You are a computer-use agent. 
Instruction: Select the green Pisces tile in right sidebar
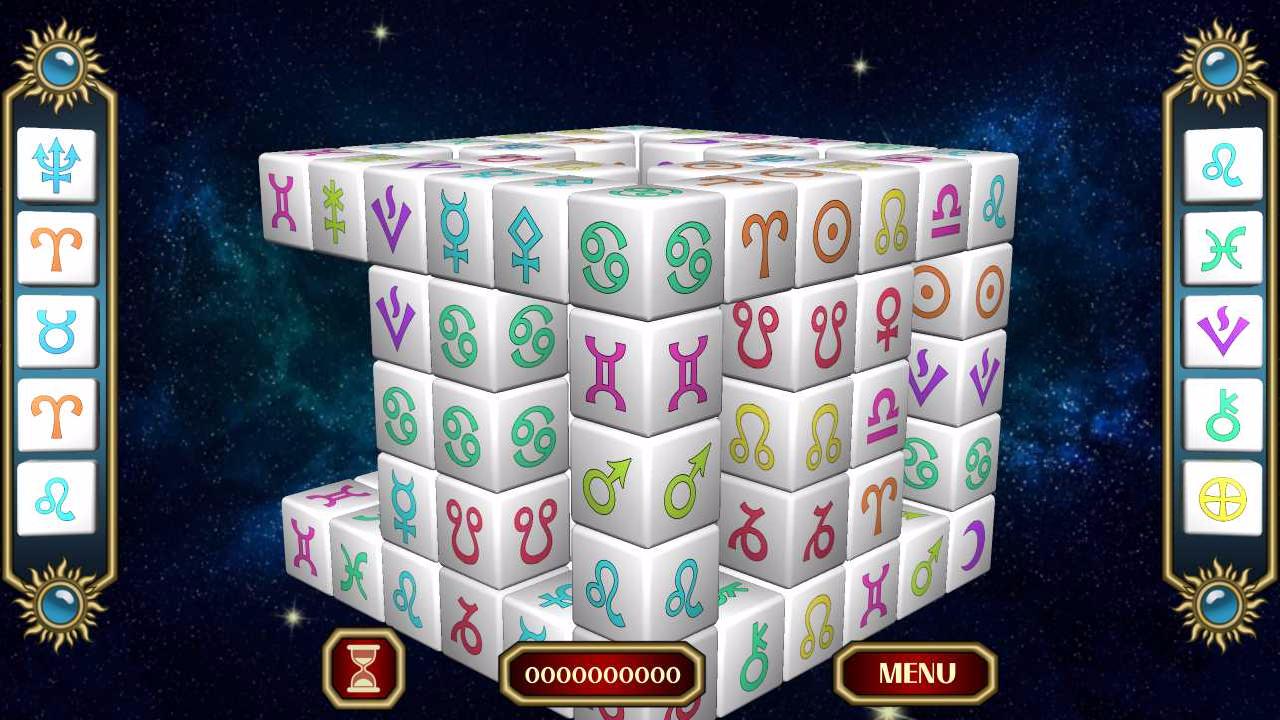click(x=1223, y=252)
